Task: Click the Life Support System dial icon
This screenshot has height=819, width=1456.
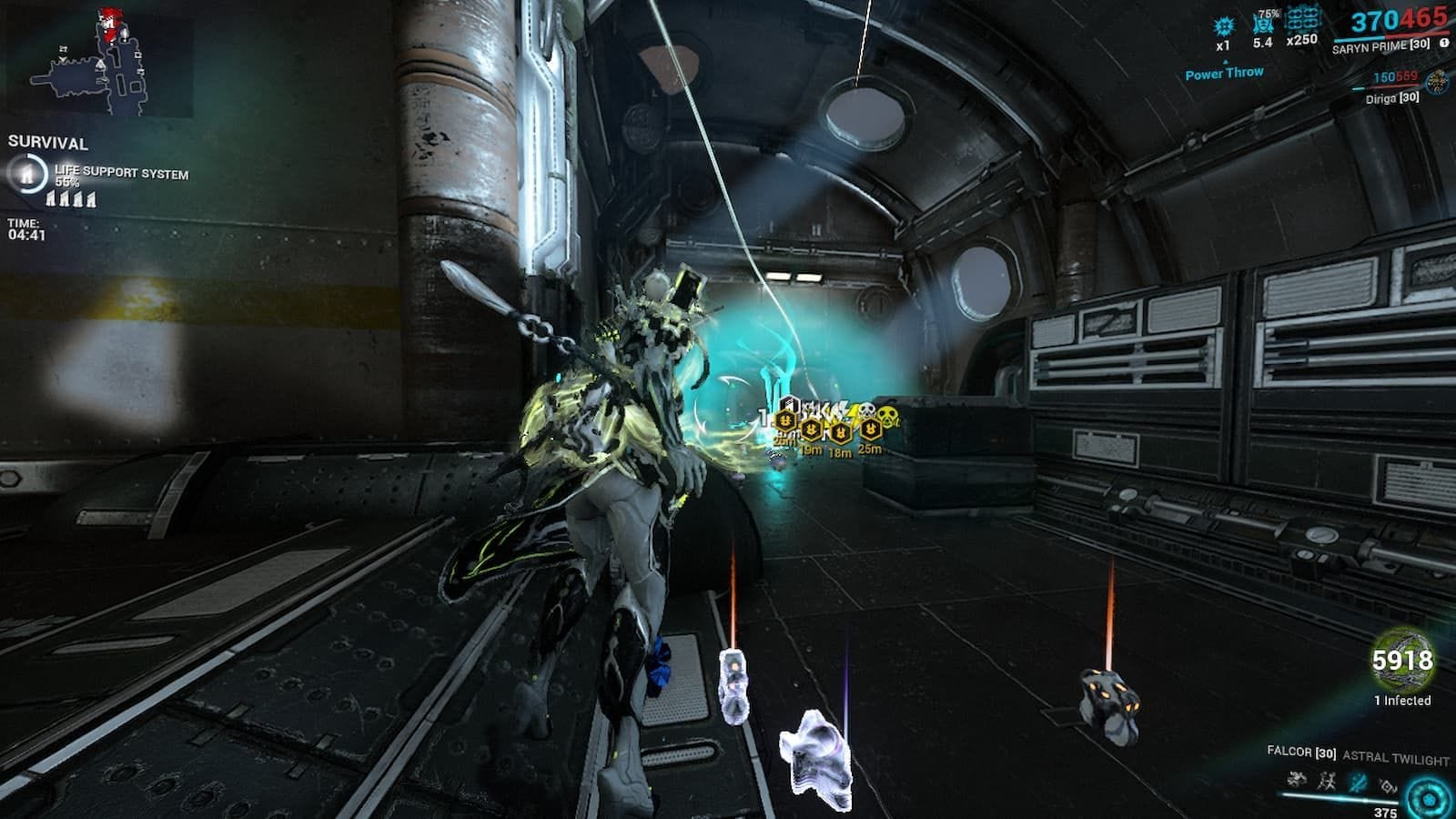Action: pyautogui.click(x=27, y=176)
